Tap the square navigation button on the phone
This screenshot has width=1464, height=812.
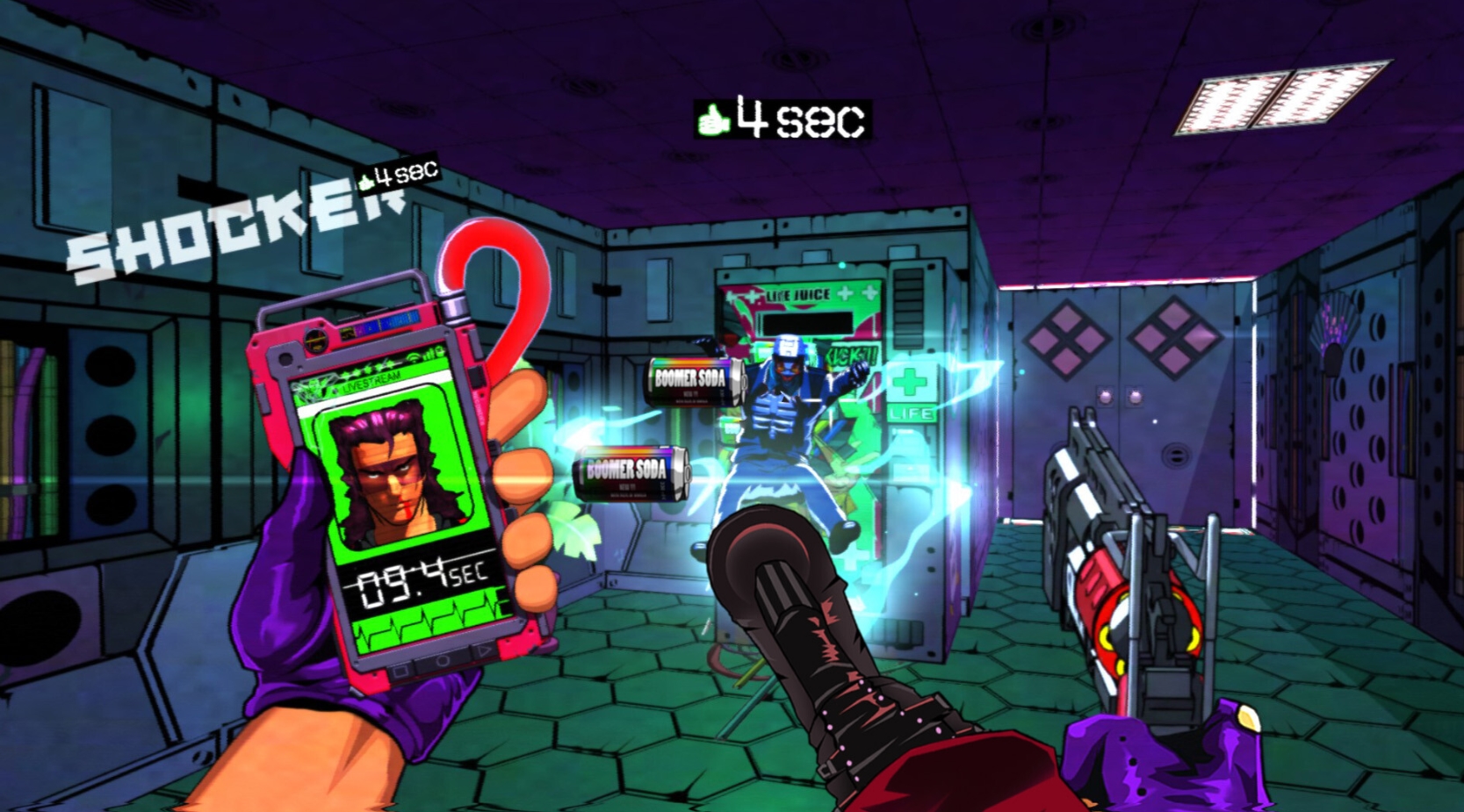pyautogui.click(x=400, y=669)
